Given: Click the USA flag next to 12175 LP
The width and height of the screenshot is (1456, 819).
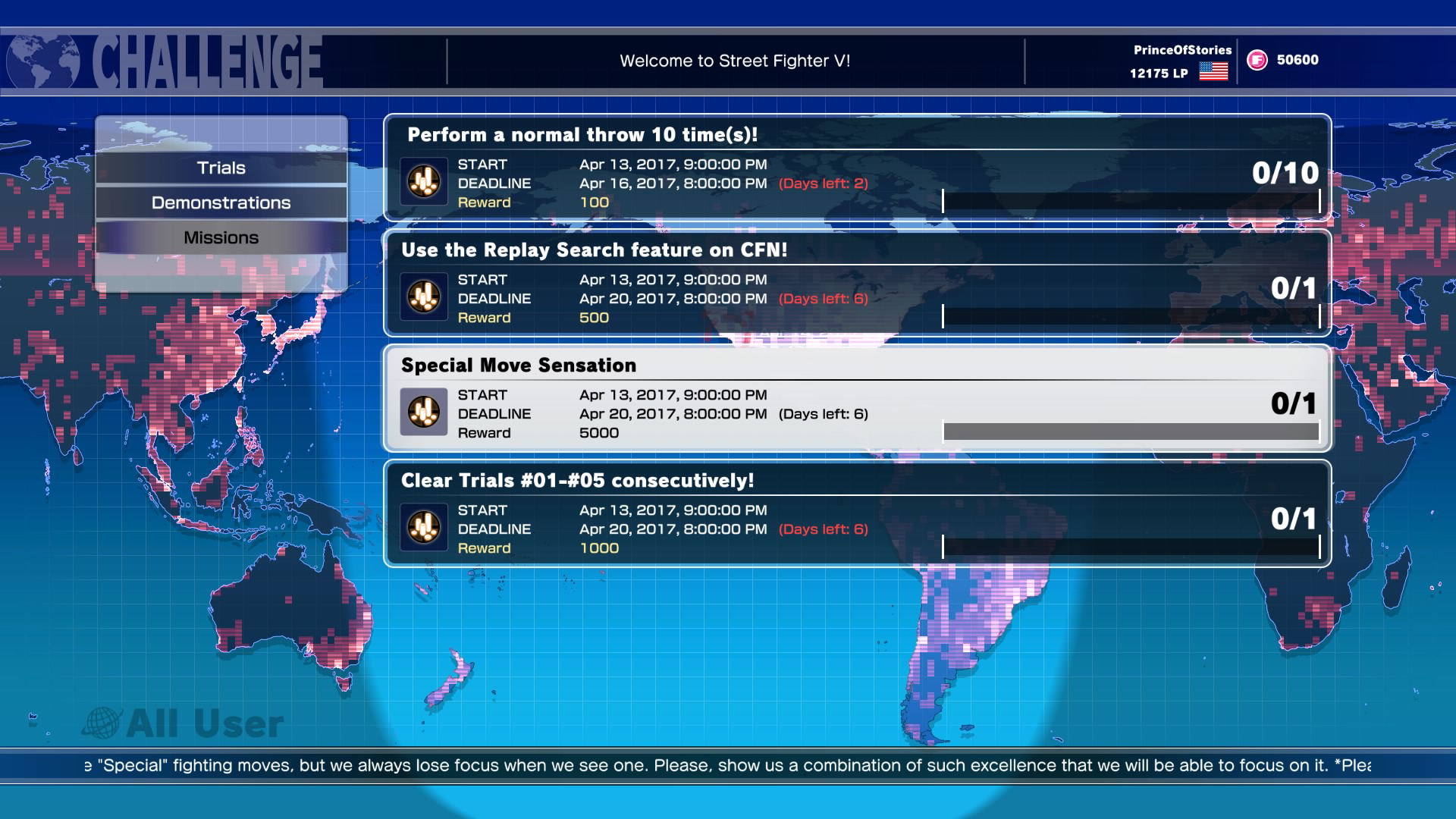Looking at the screenshot, I should tap(1213, 73).
